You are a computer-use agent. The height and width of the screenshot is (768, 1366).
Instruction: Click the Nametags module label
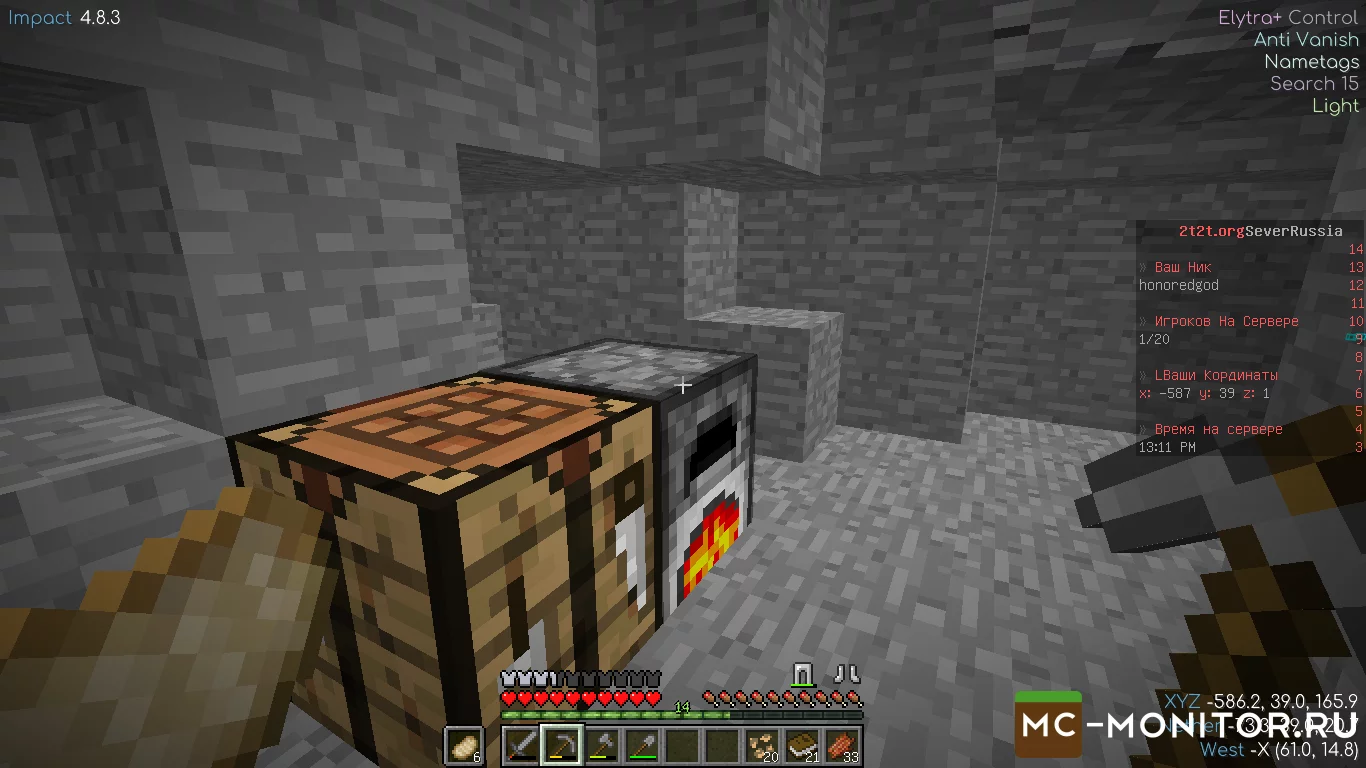pos(1311,61)
